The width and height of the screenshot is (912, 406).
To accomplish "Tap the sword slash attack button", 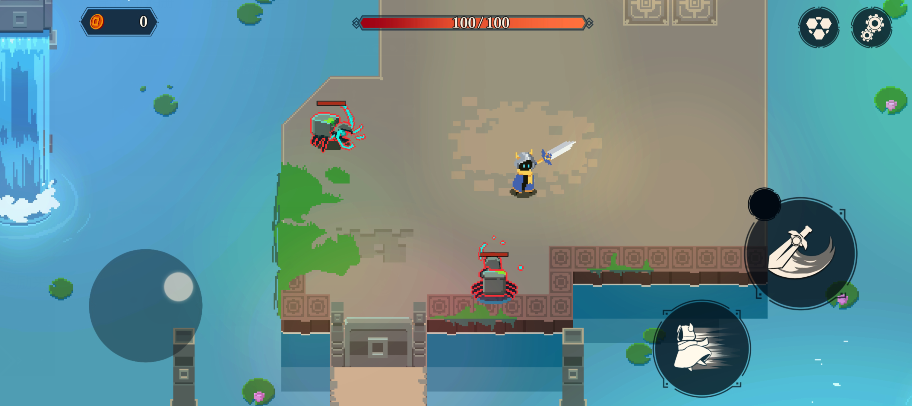I will [x=801, y=253].
